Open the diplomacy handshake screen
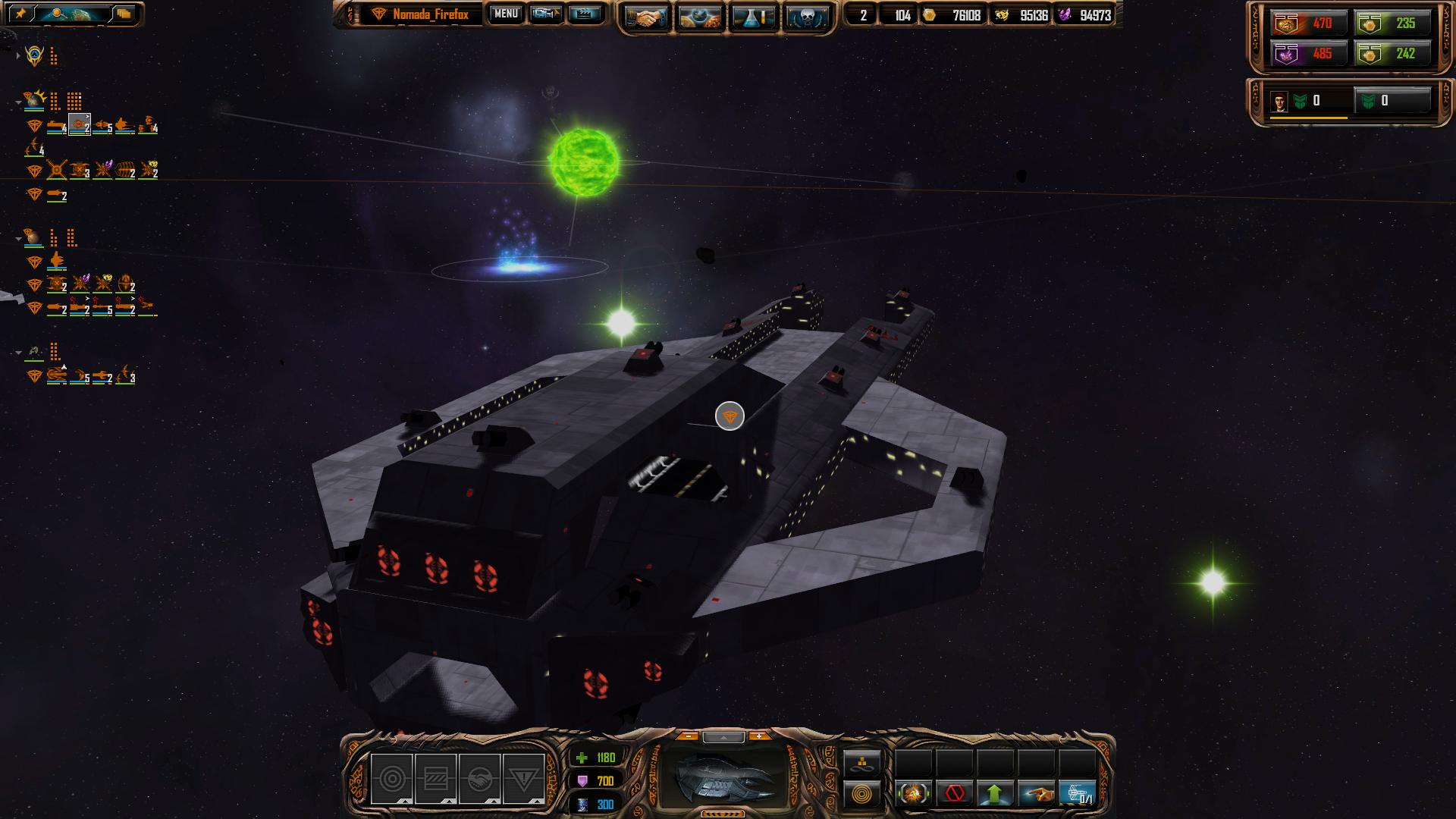 click(645, 17)
